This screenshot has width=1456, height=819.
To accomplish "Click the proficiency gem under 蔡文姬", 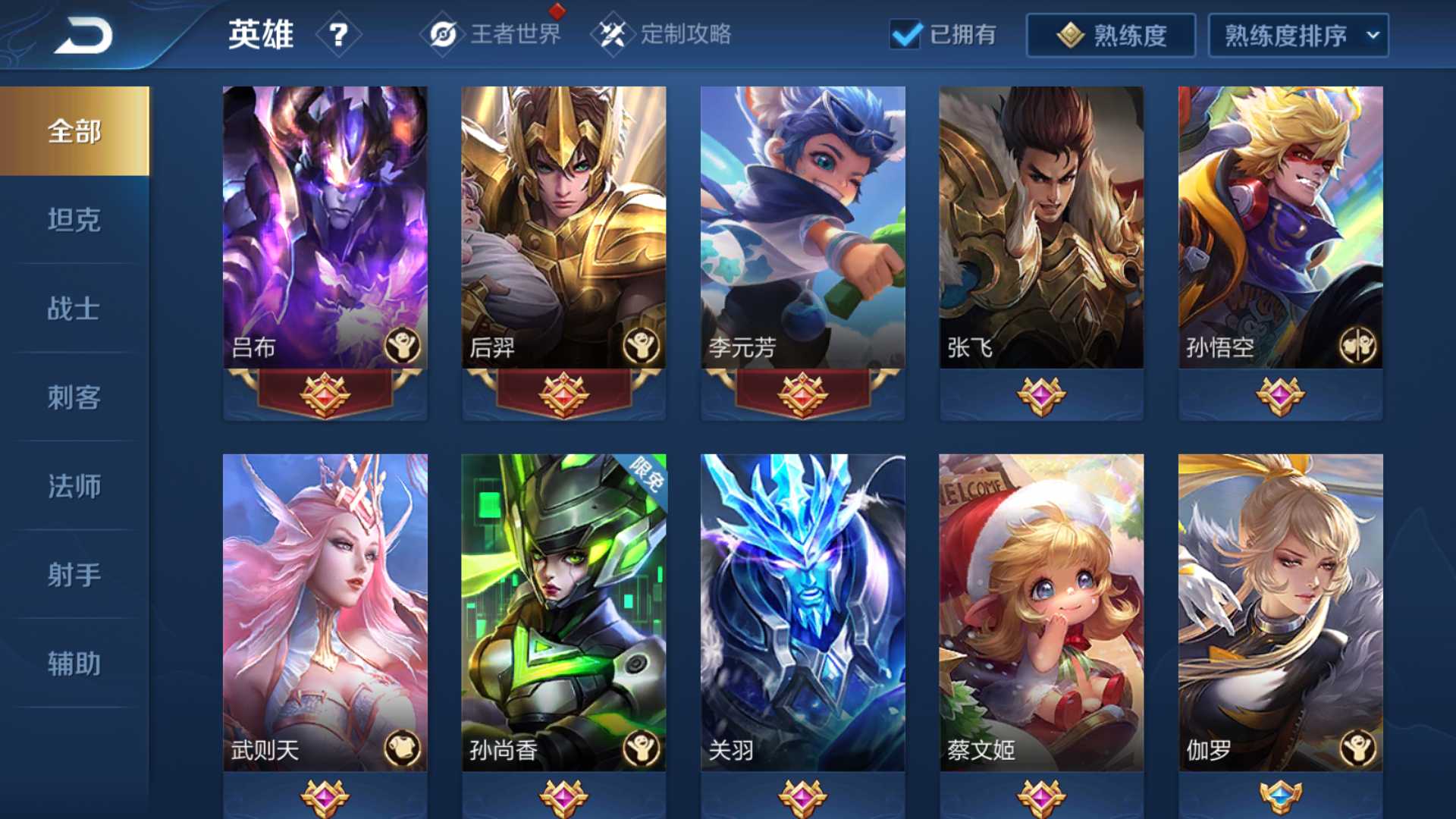I will point(1041,797).
